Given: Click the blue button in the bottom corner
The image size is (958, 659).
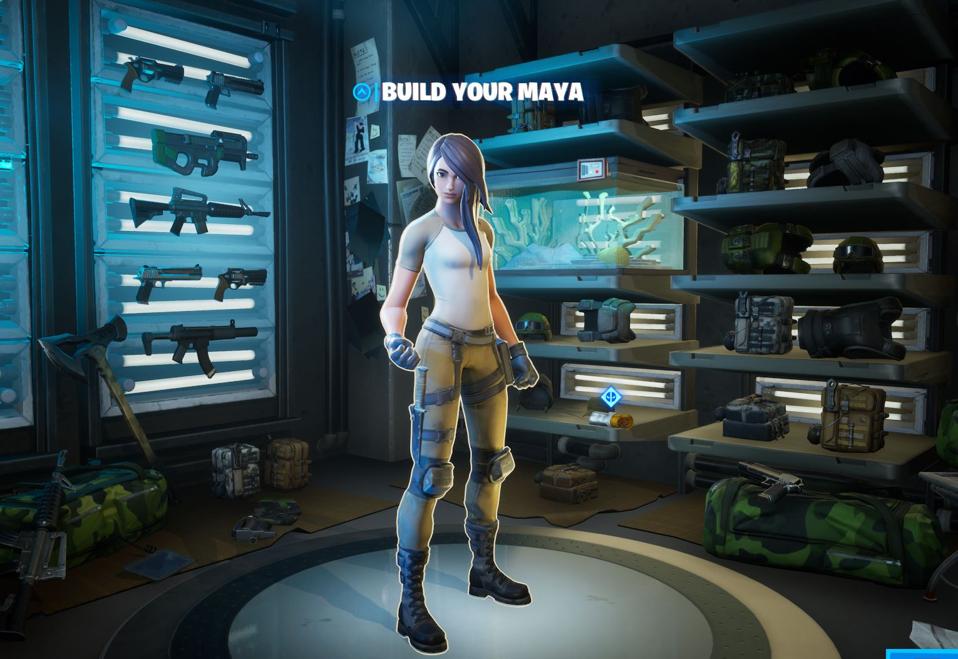Looking at the screenshot, I should [922, 654].
